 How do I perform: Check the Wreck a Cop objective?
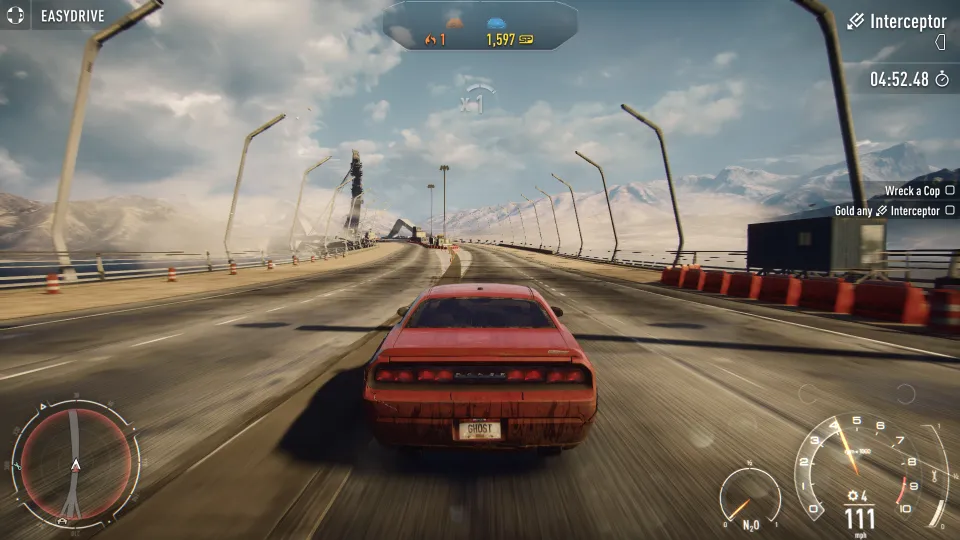click(949, 190)
